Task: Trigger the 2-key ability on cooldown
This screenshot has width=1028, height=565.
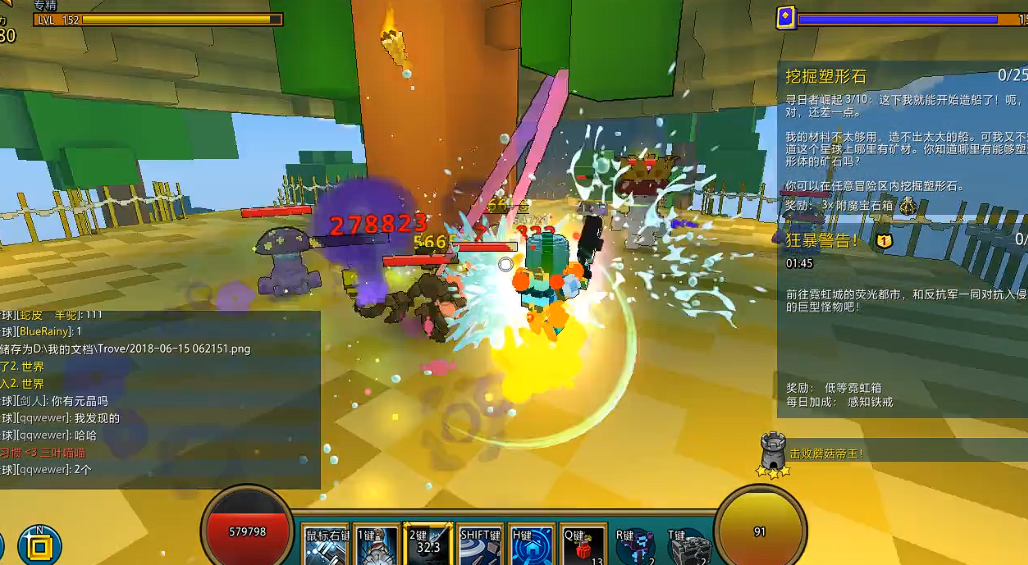Action: 428,546
